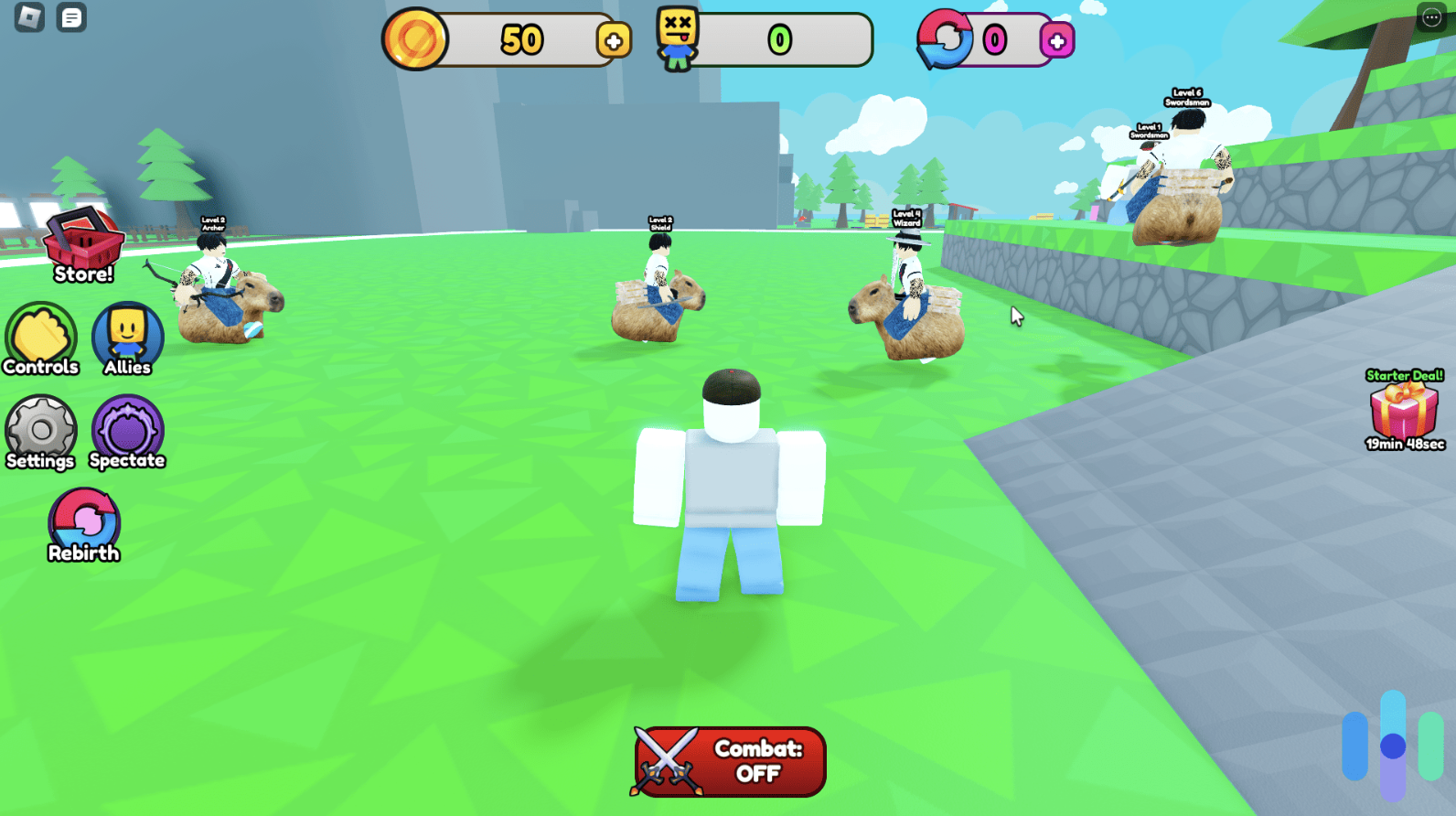The image size is (1456, 816).
Task: Open the Settings gear
Action: (x=41, y=433)
